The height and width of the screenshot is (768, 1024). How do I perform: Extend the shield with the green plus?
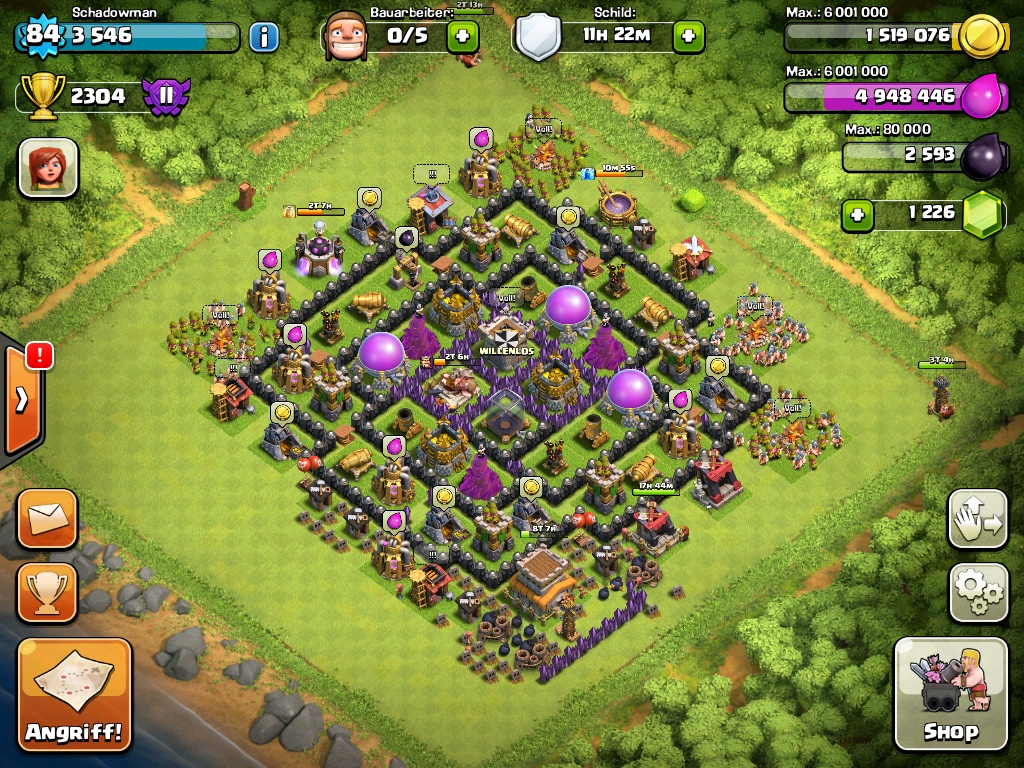point(688,37)
